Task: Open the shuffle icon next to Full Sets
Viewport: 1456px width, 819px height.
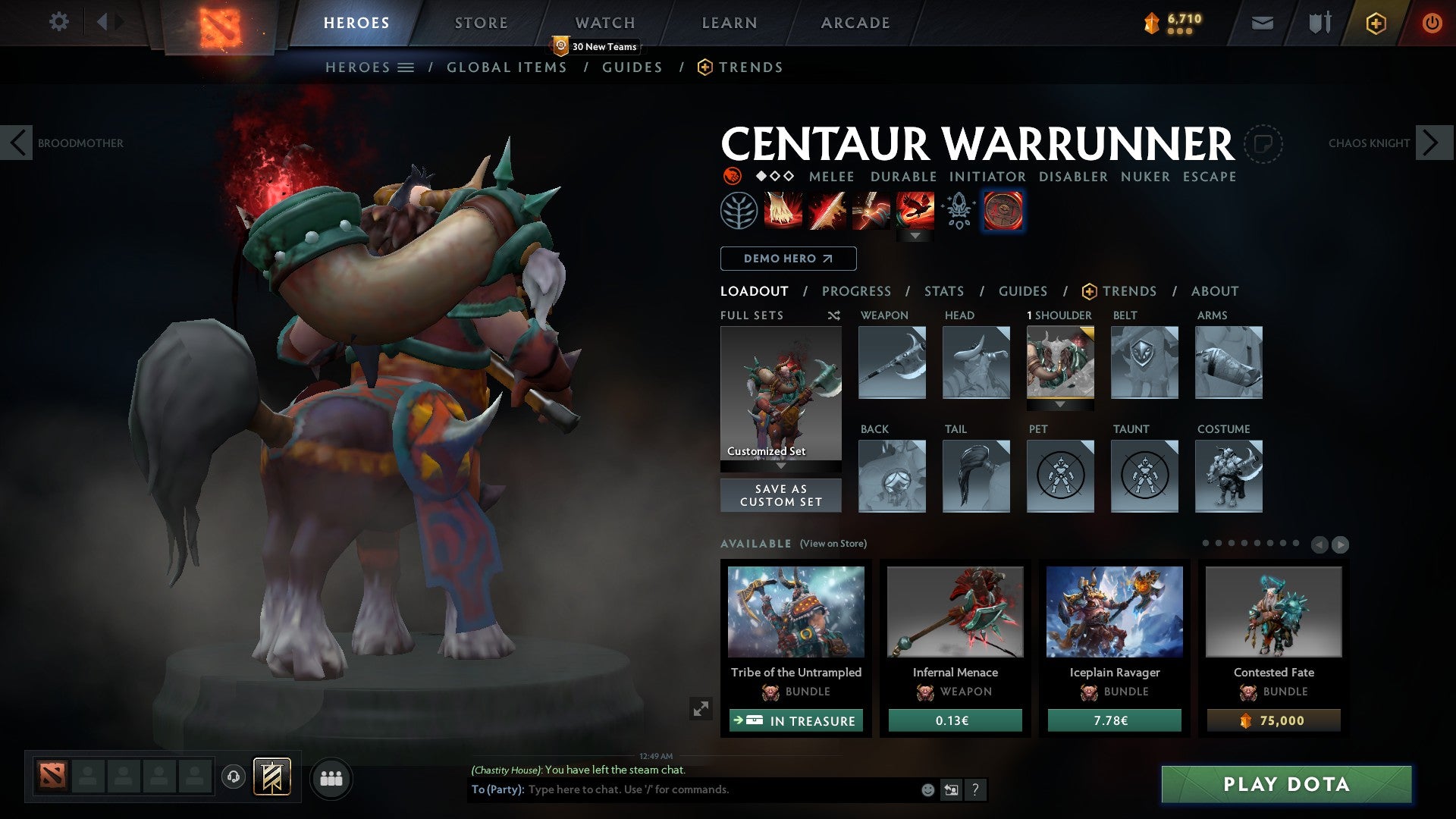Action: pos(833,315)
